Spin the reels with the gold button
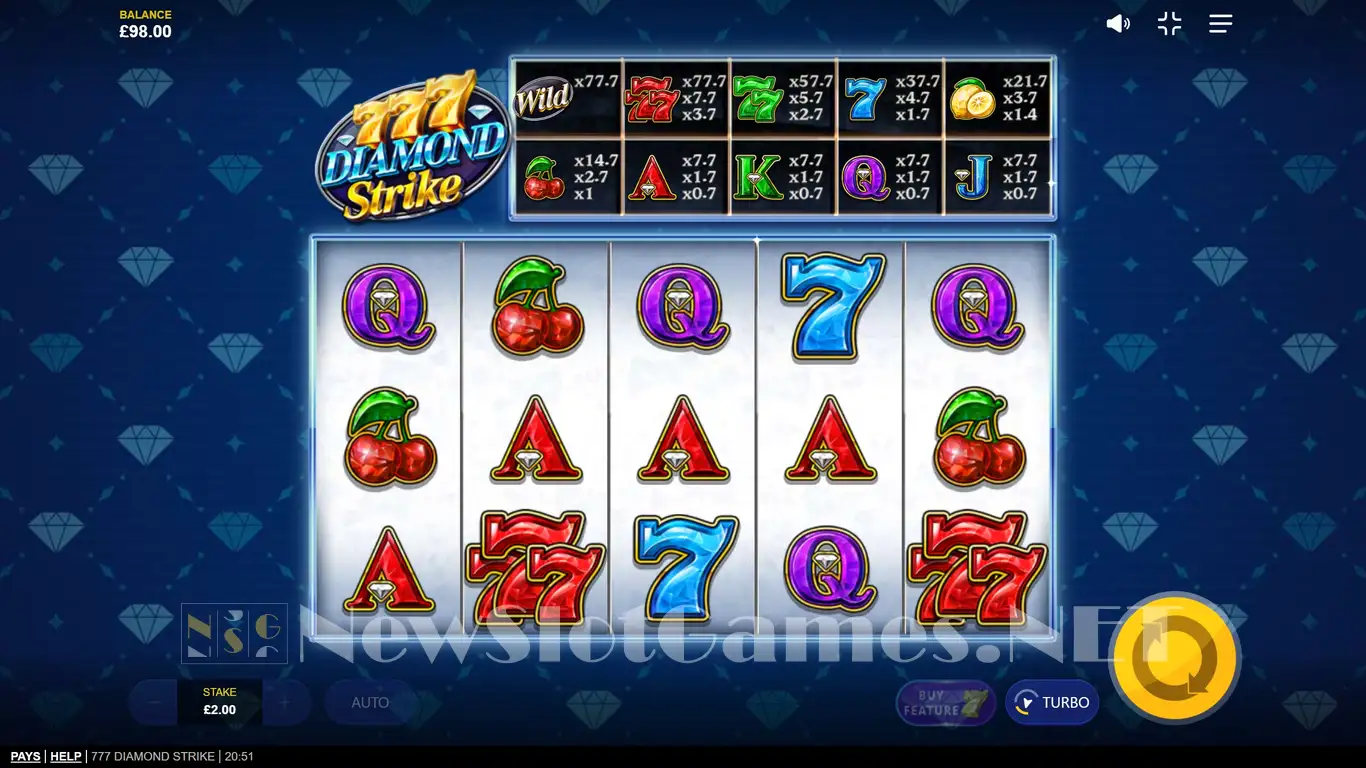This screenshot has width=1366, height=768. [x=1174, y=658]
